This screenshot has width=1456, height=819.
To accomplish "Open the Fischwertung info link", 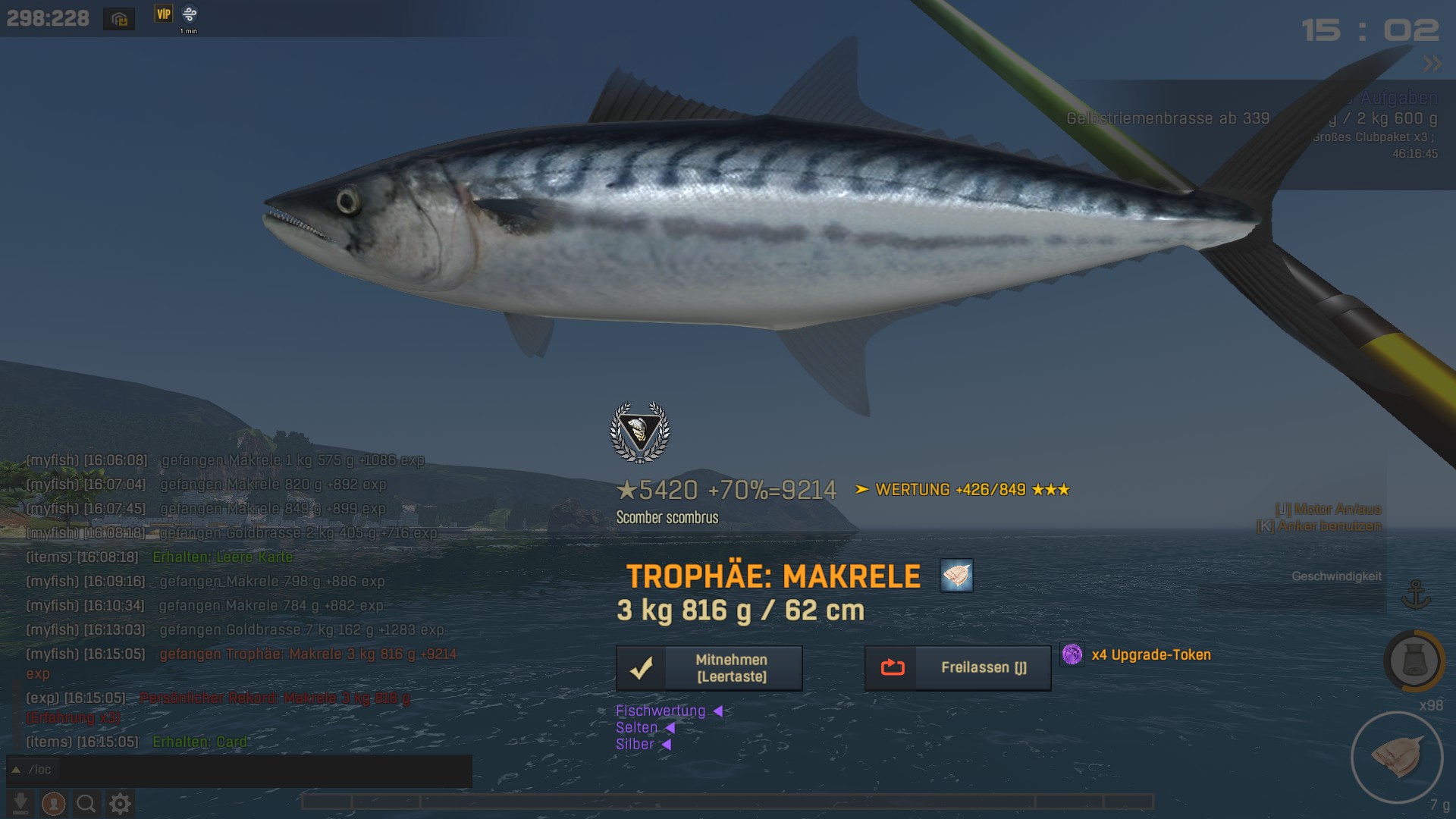I will tap(661, 711).
